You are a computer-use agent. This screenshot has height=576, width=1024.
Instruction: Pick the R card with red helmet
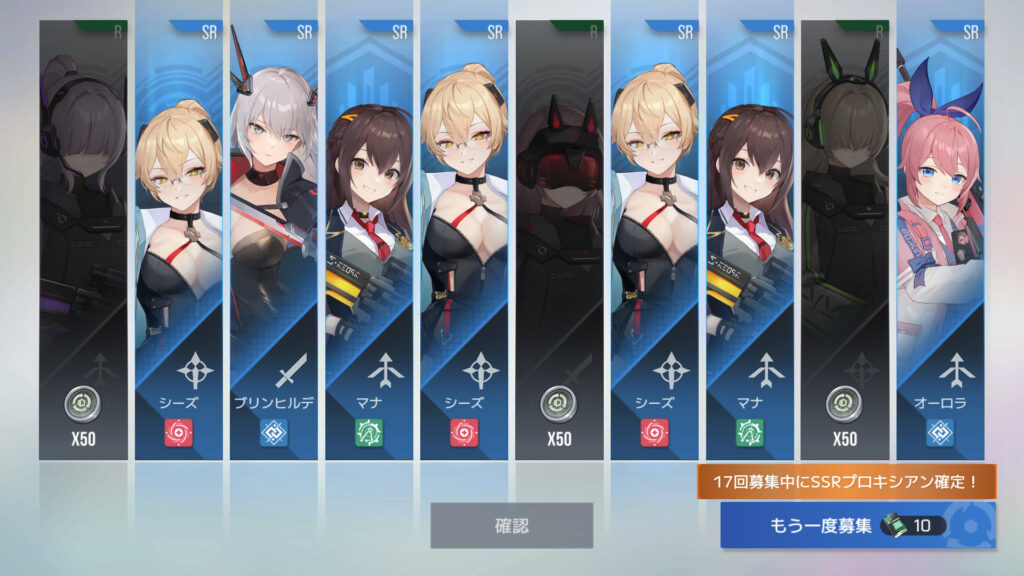pos(559,240)
